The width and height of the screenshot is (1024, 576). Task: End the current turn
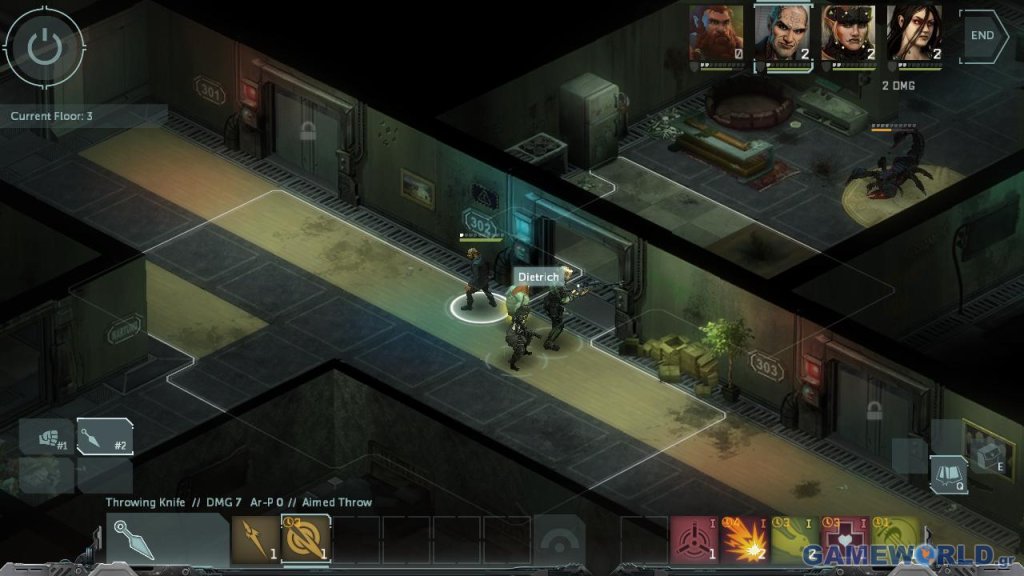click(x=983, y=34)
